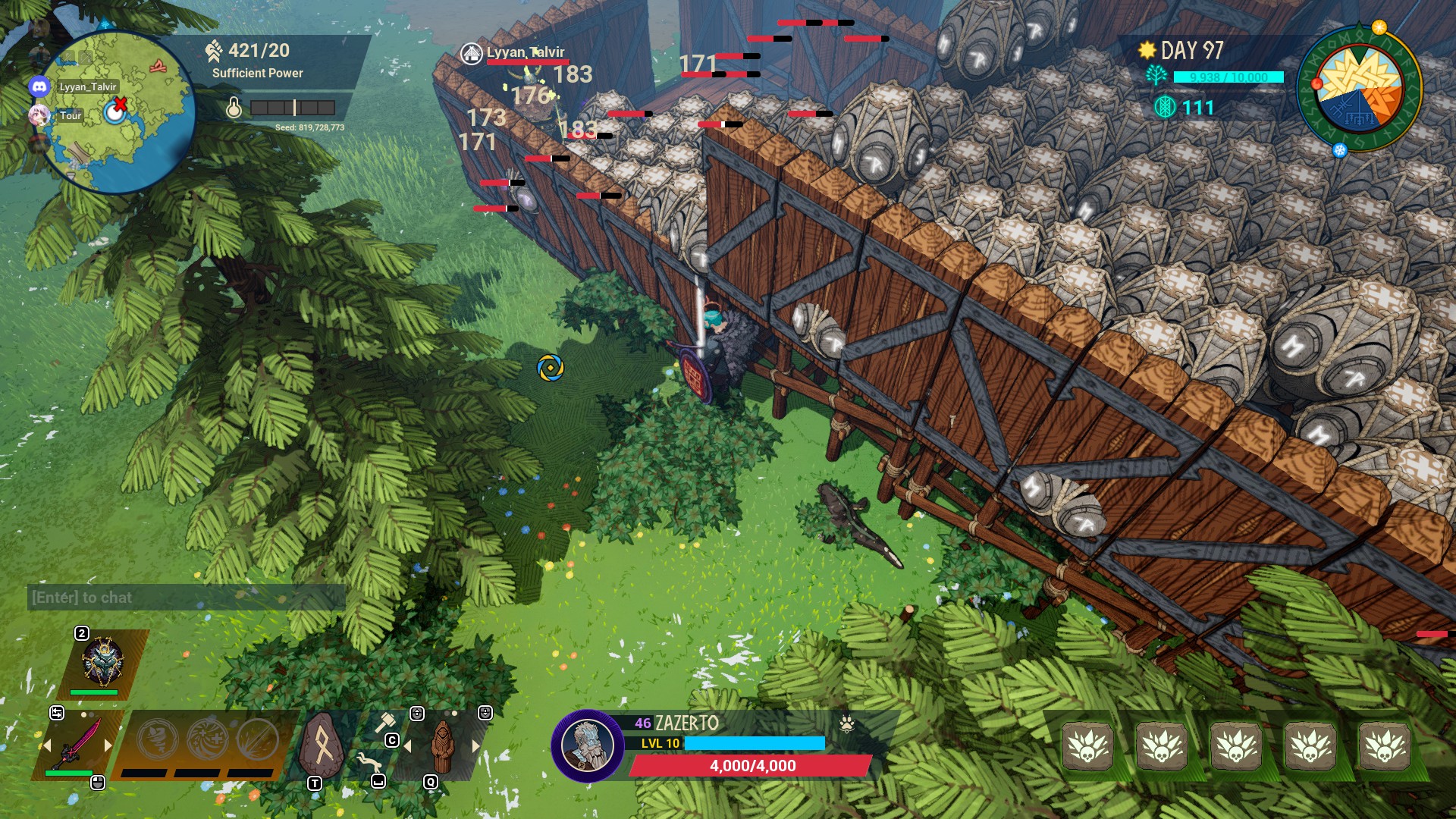Click the Discord avatar beside Lyyan_Talvir
The height and width of the screenshot is (819, 1456).
(x=39, y=86)
